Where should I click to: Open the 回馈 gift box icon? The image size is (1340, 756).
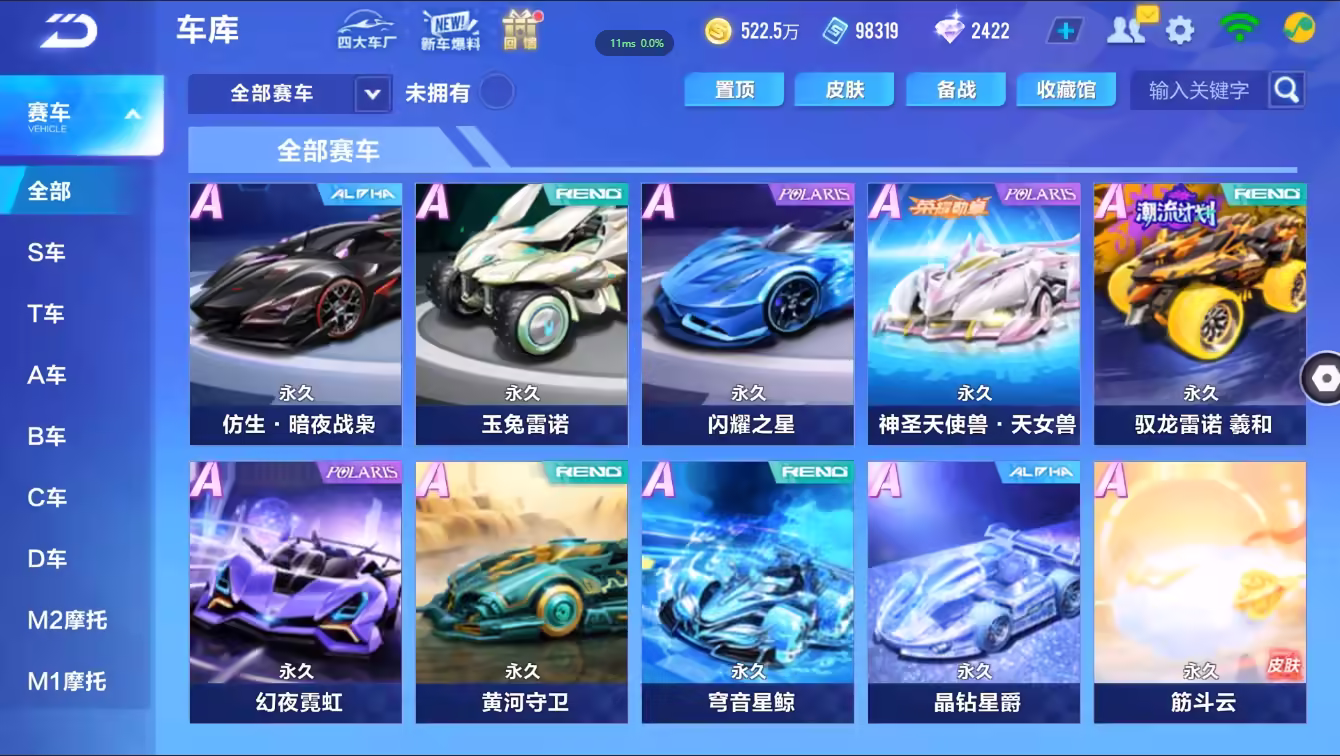(521, 30)
